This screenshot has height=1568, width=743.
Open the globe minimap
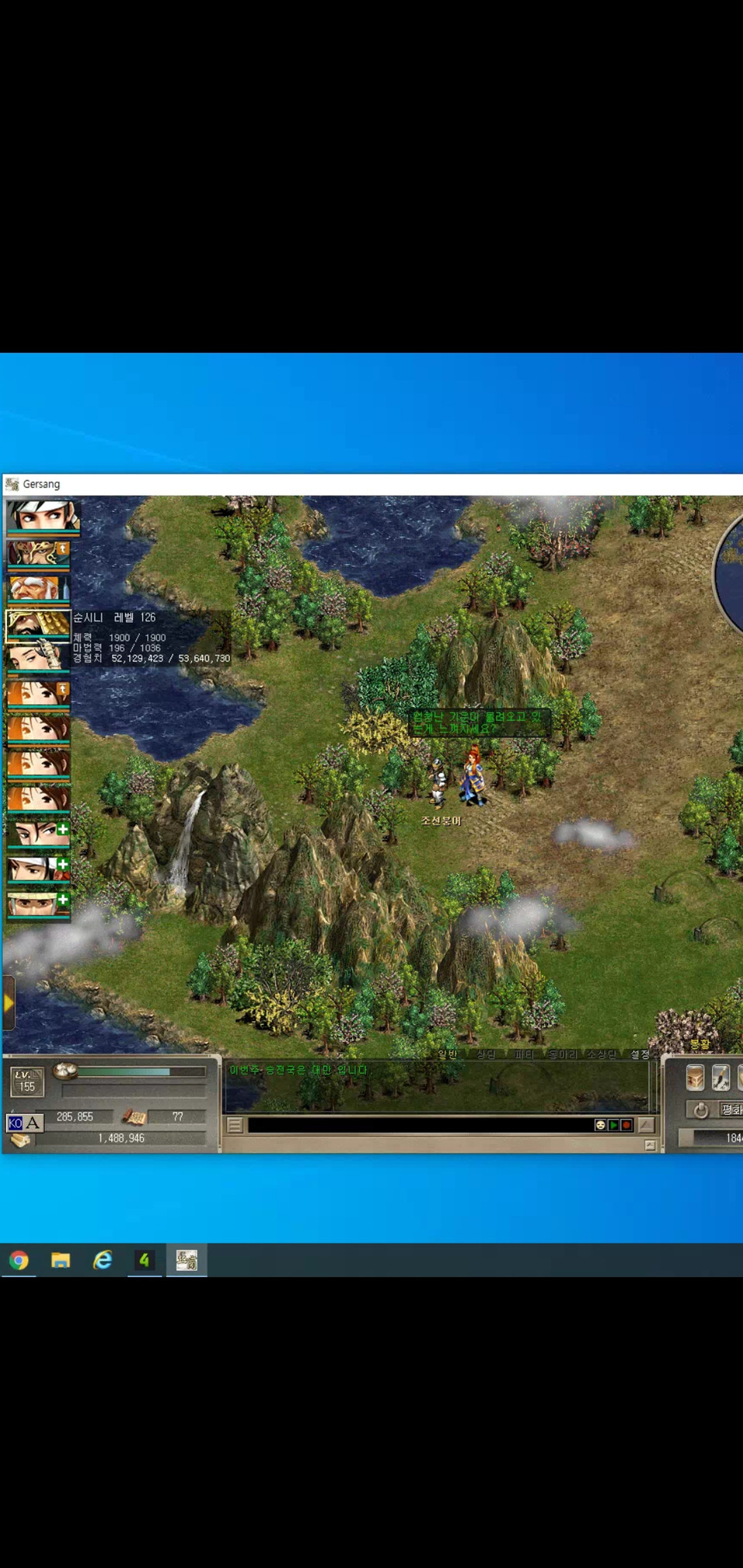[731, 574]
